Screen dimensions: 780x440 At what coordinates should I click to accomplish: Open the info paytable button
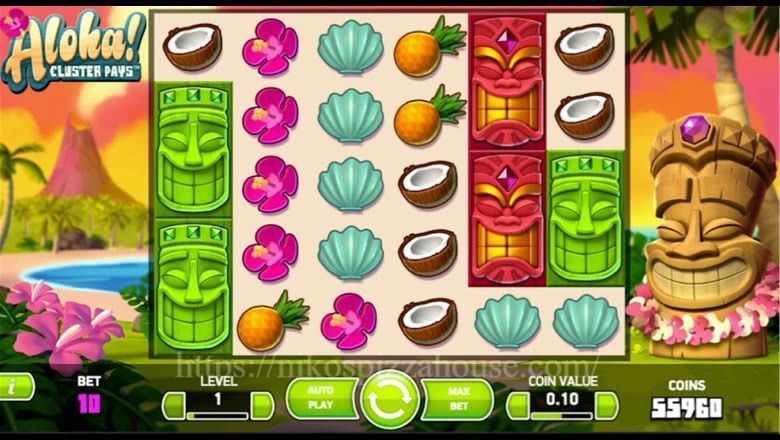pos(14,386)
